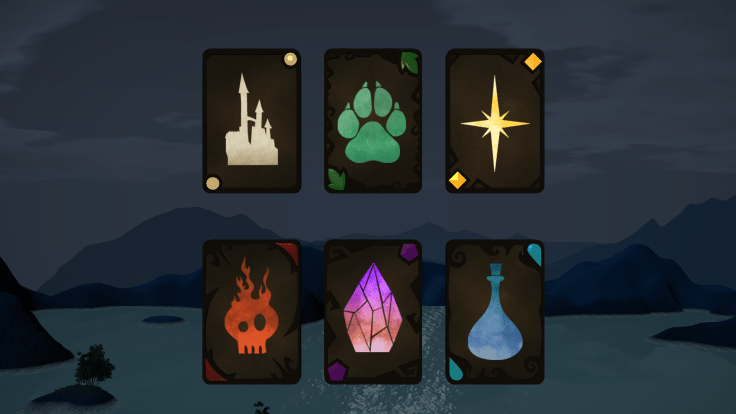Select the flaming orange skull card
The image size is (736, 414).
[252, 312]
